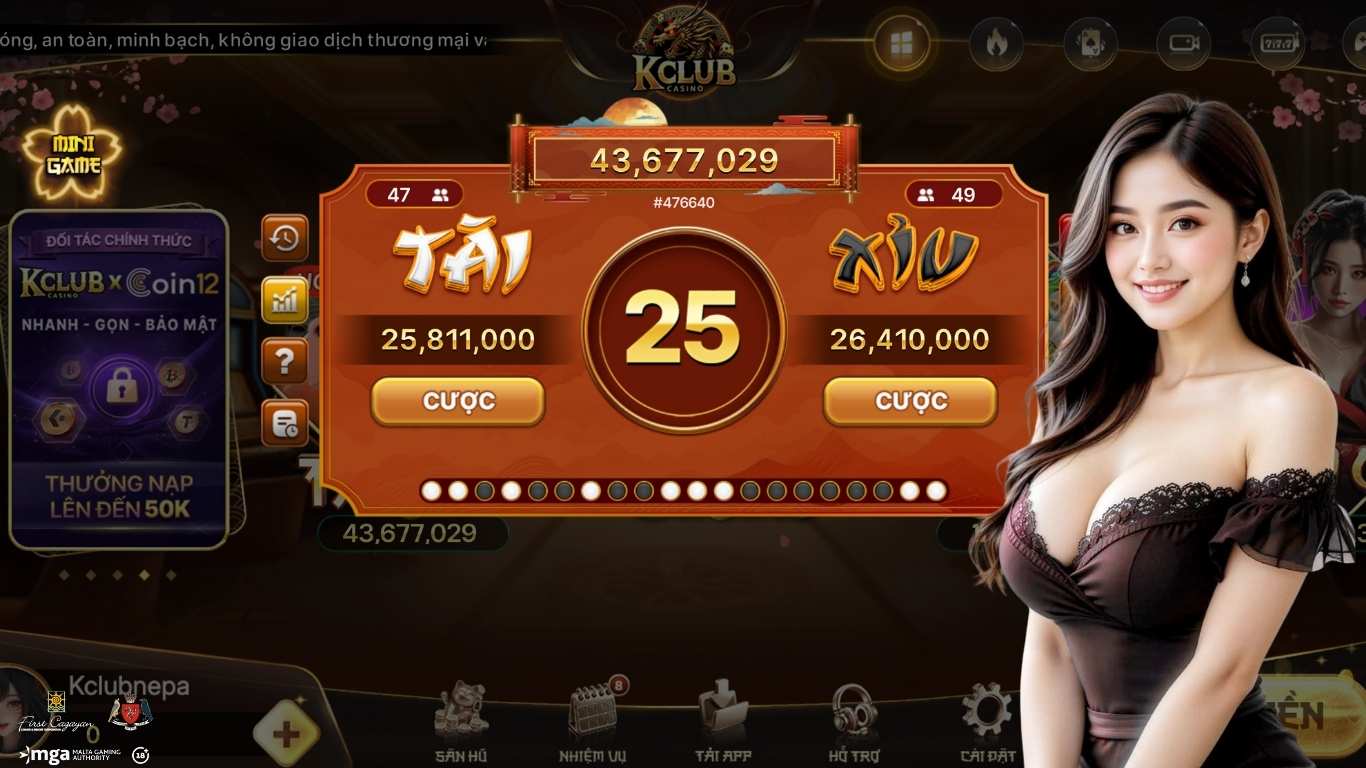Screen dimensions: 1366x768
Task: Open the pending bets list icon
Action: click(x=284, y=422)
